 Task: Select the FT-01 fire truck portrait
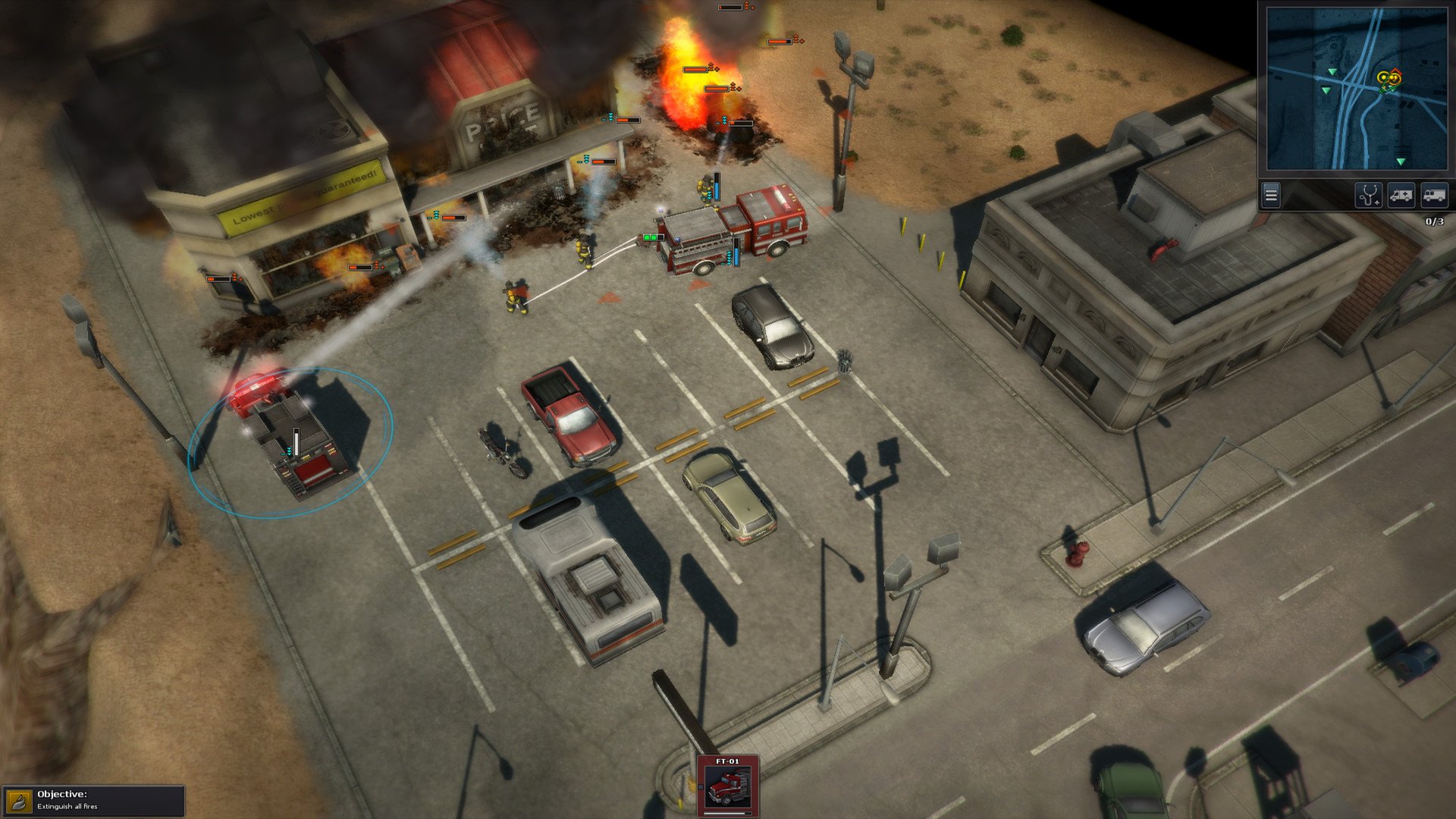click(x=726, y=789)
